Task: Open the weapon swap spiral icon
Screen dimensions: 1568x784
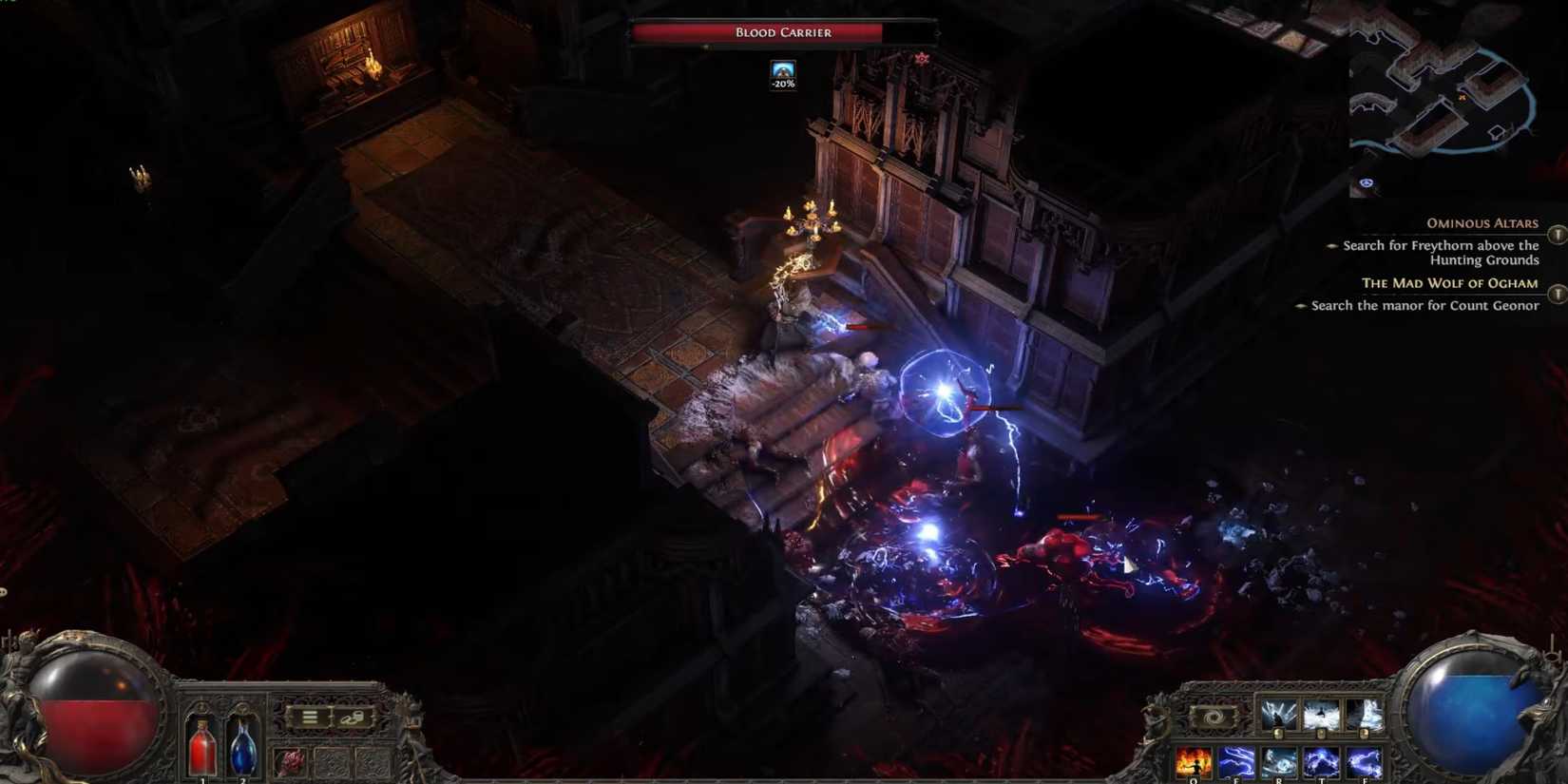Action: (x=1213, y=716)
